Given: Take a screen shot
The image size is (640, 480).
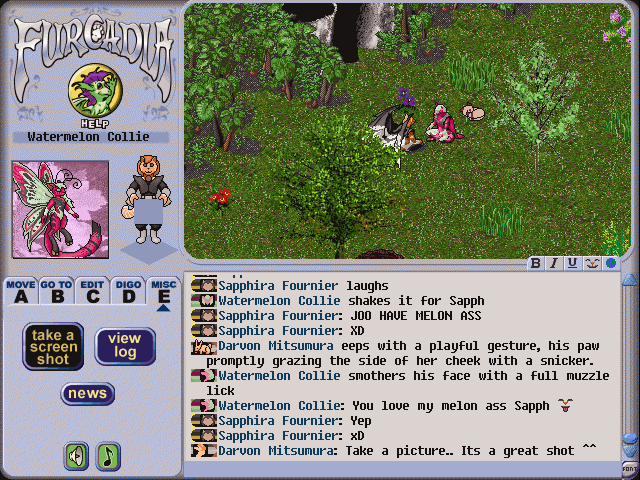Looking at the screenshot, I should coord(53,346).
